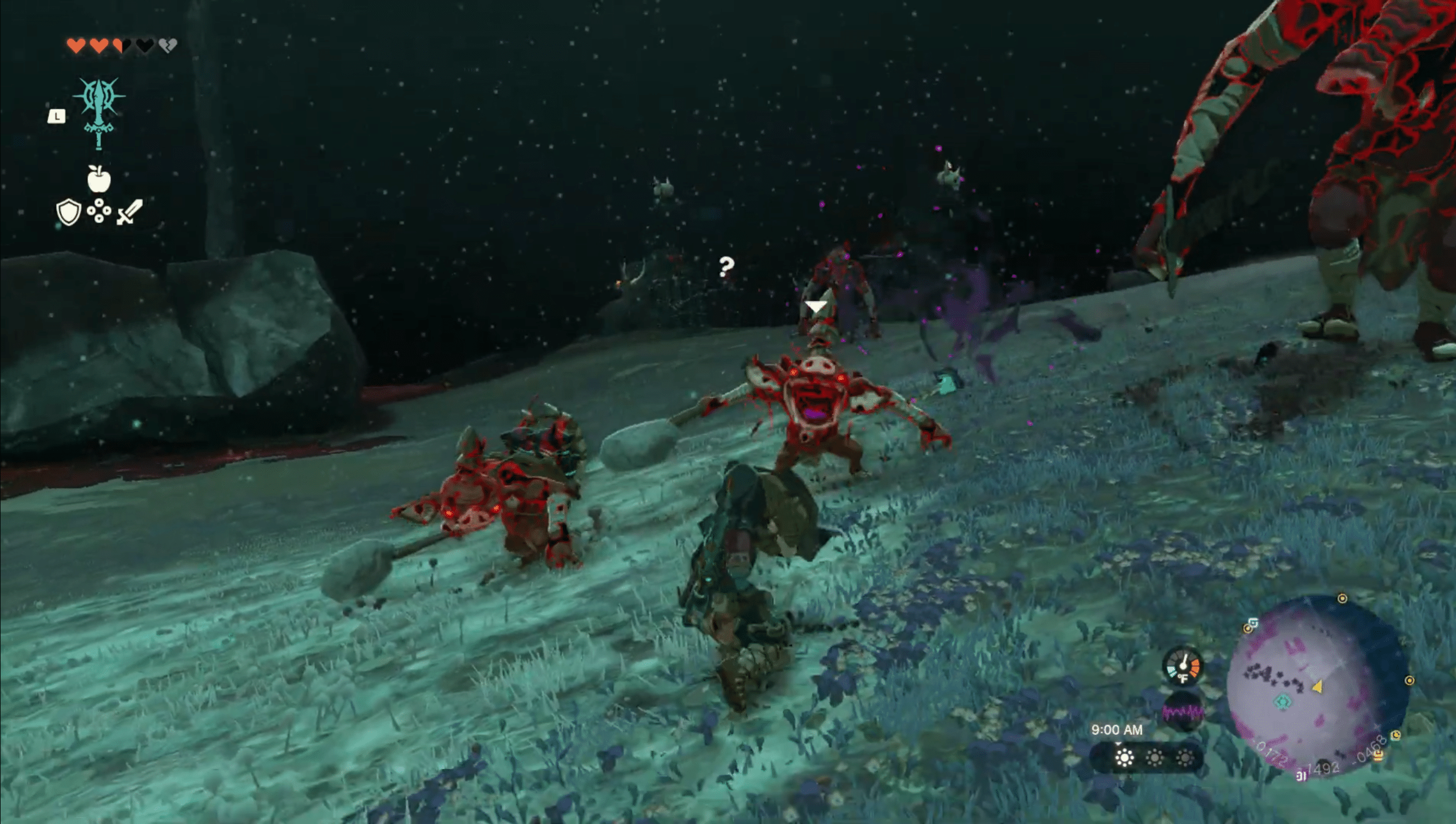Screen dimensions: 1456x824
Task: Select the yellow player arrow on the minimap
Action: (x=1317, y=686)
